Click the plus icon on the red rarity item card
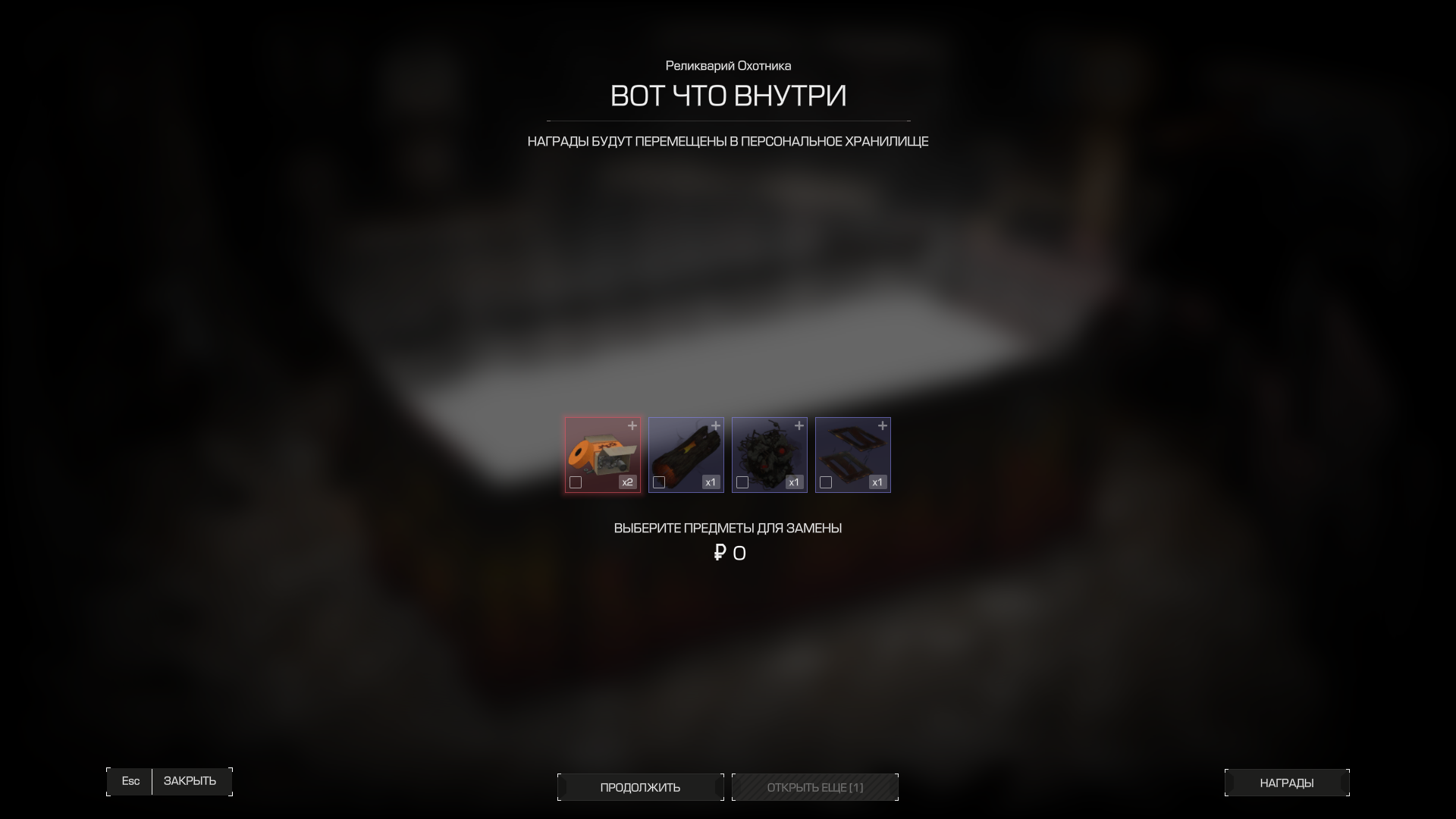 pyautogui.click(x=634, y=426)
